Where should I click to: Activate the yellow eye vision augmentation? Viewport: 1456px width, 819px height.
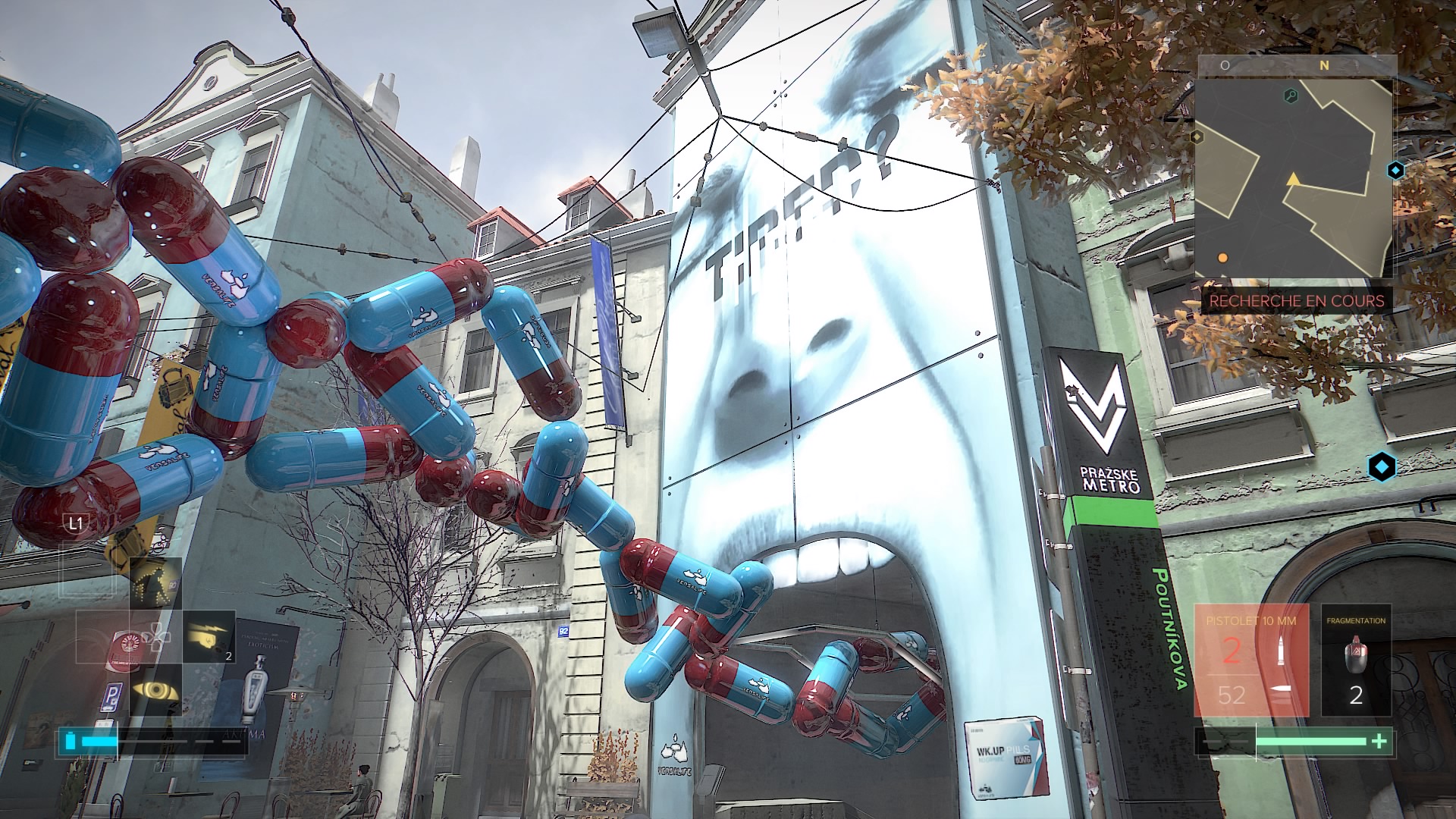(155, 690)
